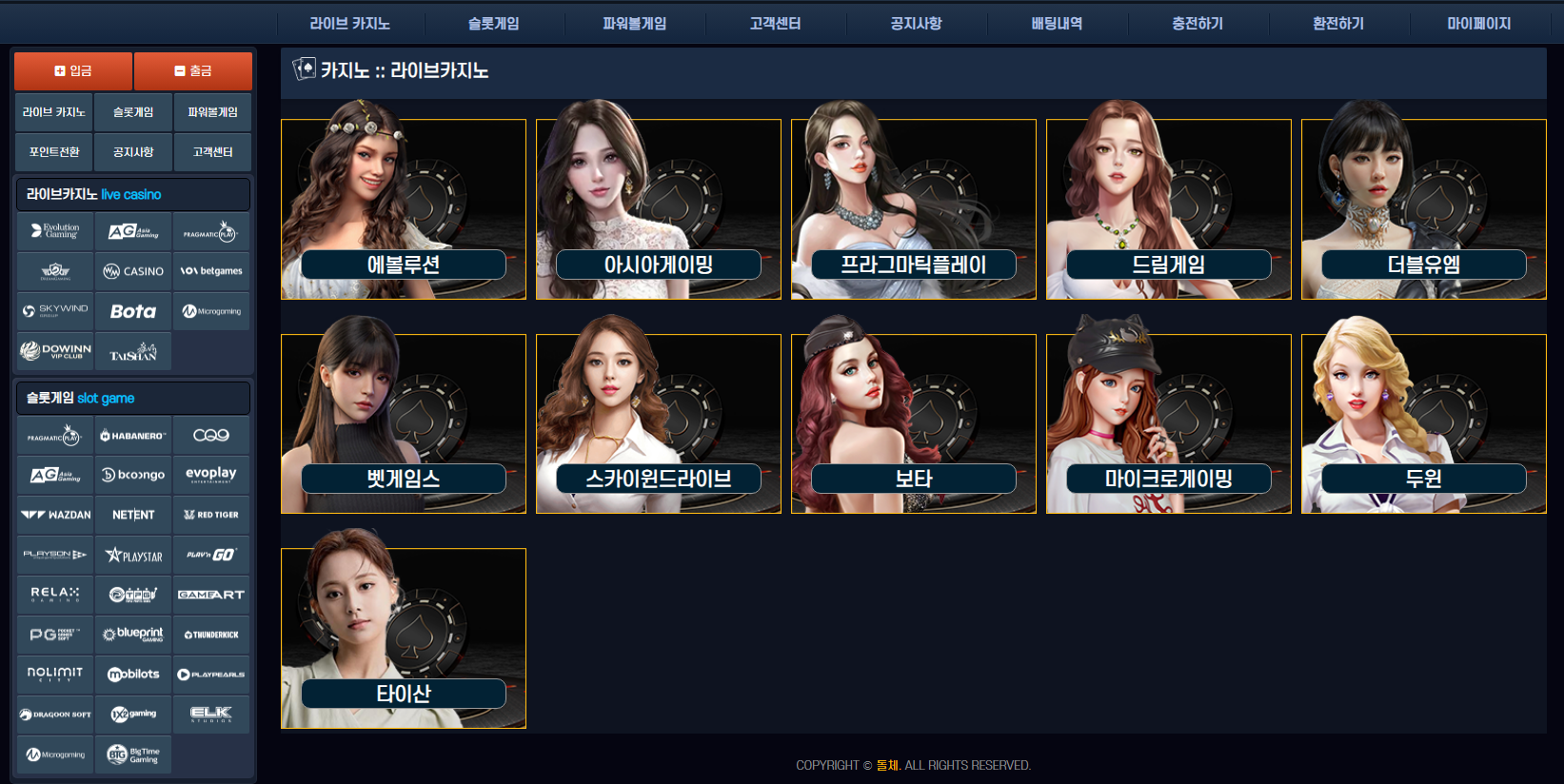
Task: Choose the Nolimit City slot provider logo
Action: click(x=55, y=674)
